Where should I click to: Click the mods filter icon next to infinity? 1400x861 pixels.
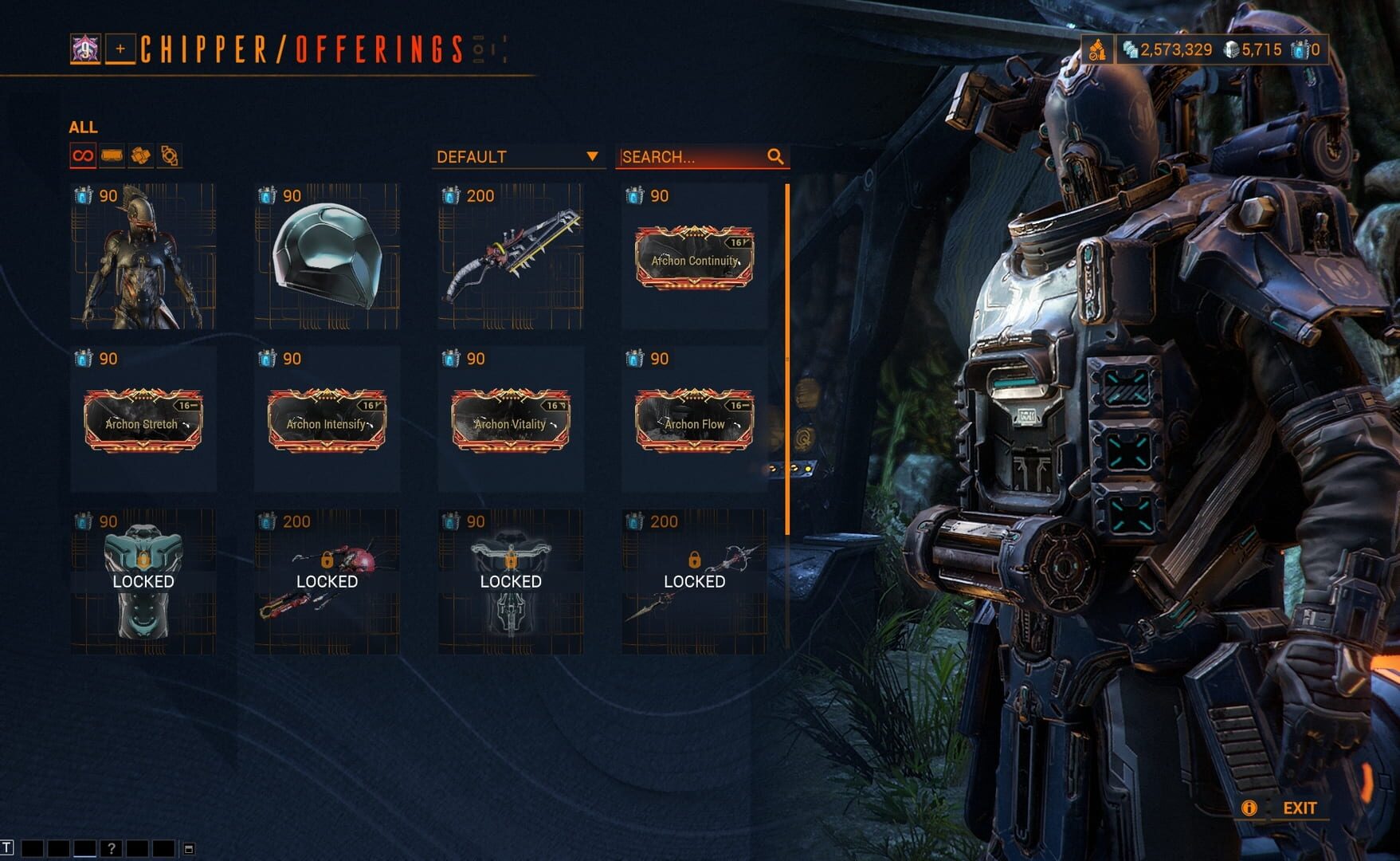[x=111, y=156]
